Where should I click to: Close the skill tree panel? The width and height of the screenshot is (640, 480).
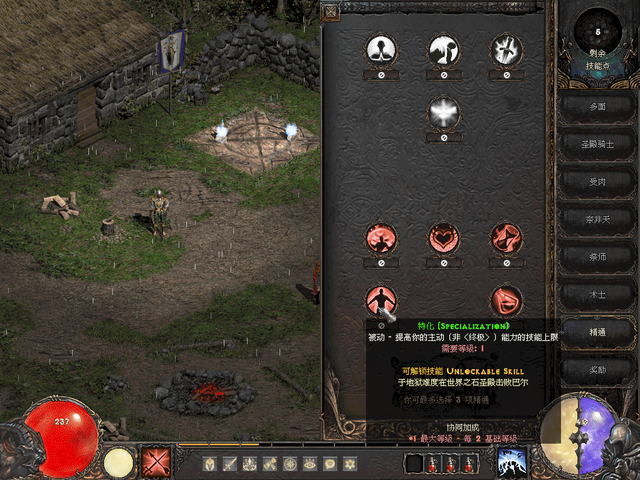coord(331,13)
